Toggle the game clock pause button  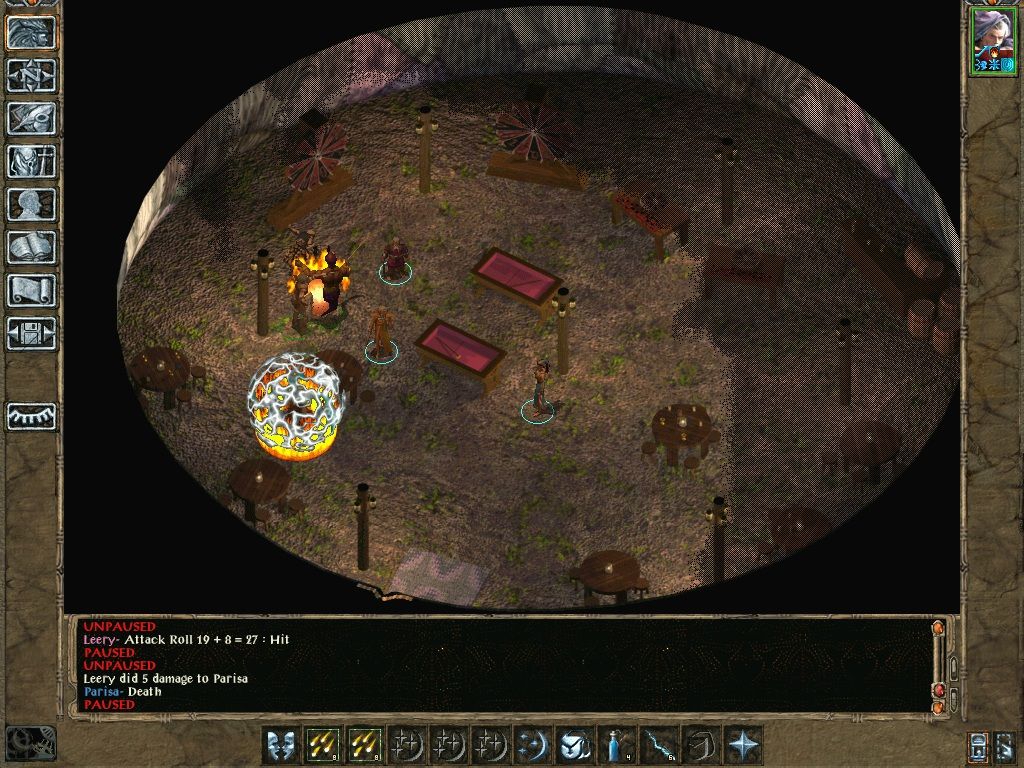click(30, 742)
